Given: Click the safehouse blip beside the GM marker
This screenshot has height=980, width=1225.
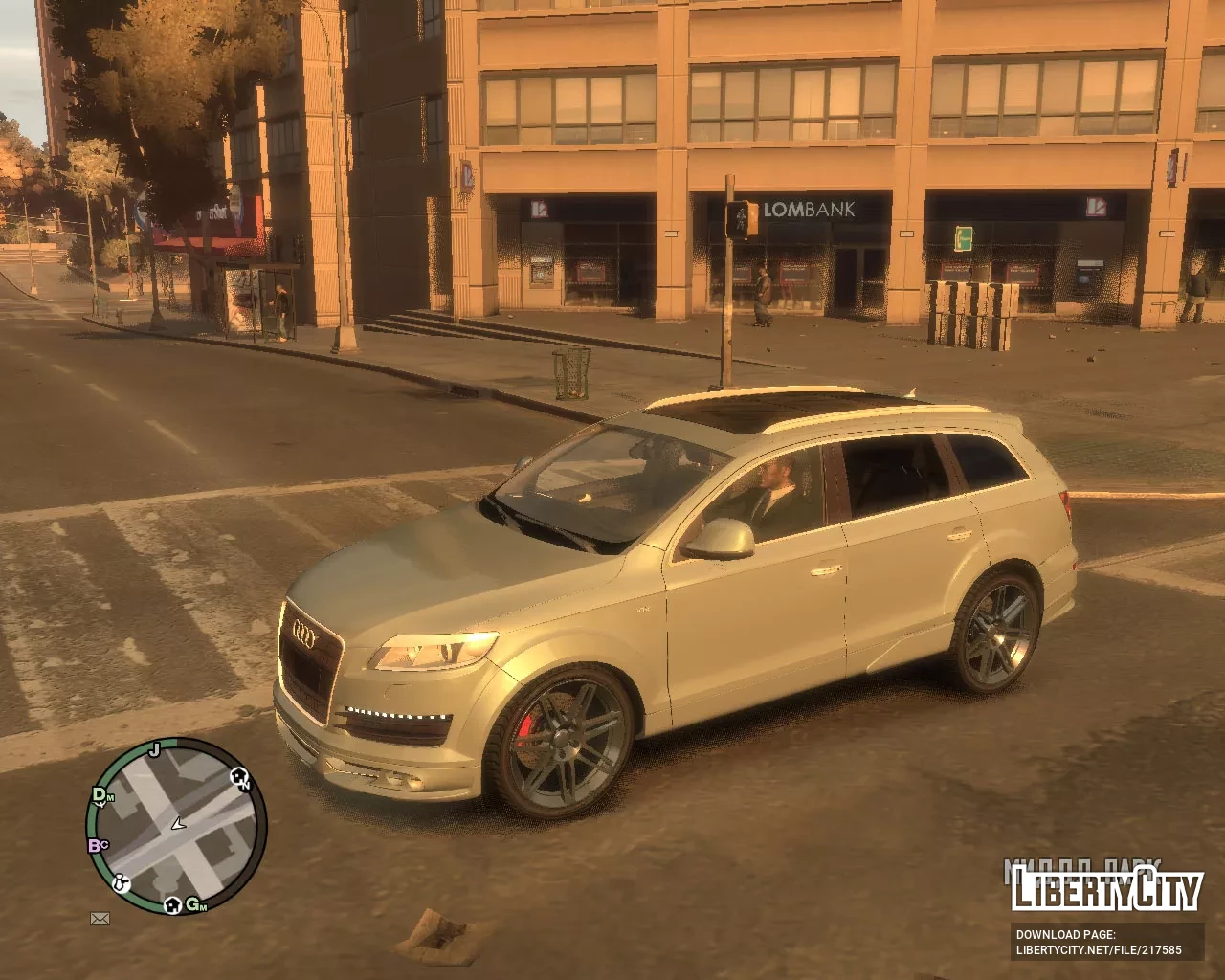Looking at the screenshot, I should click(x=172, y=904).
